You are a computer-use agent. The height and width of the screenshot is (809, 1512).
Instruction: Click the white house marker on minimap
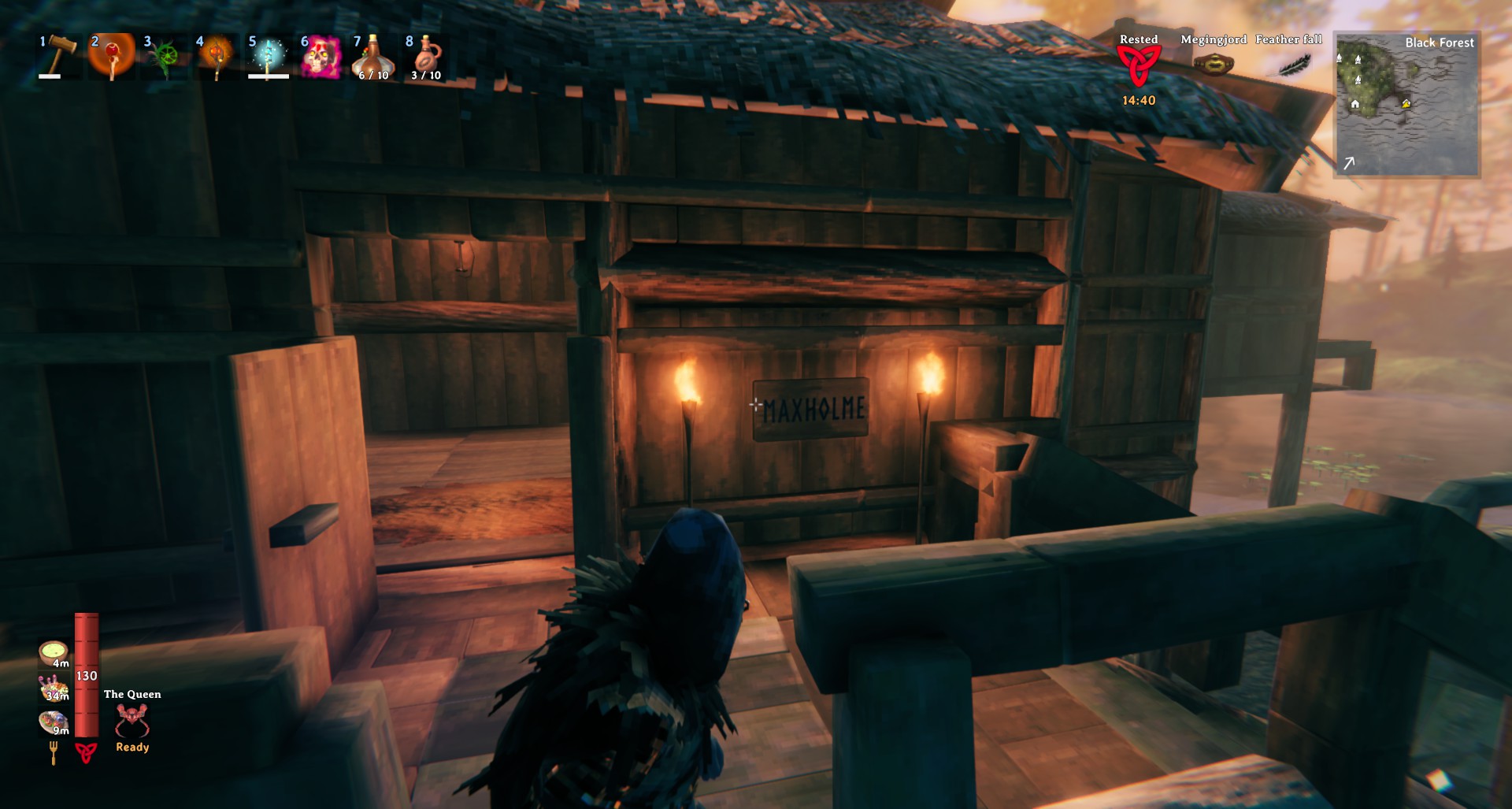(x=1354, y=104)
